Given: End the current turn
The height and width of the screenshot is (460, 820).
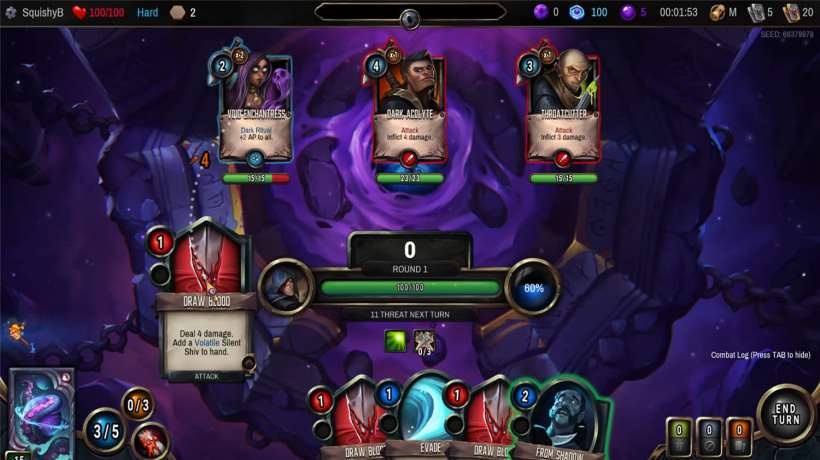Looking at the screenshot, I should (785, 413).
